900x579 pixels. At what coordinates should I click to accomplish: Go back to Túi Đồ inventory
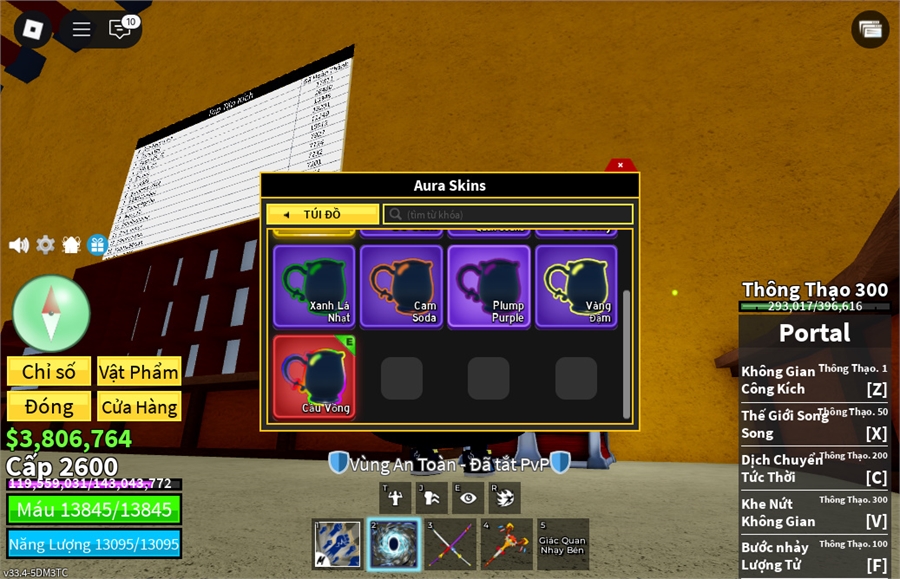coord(322,215)
